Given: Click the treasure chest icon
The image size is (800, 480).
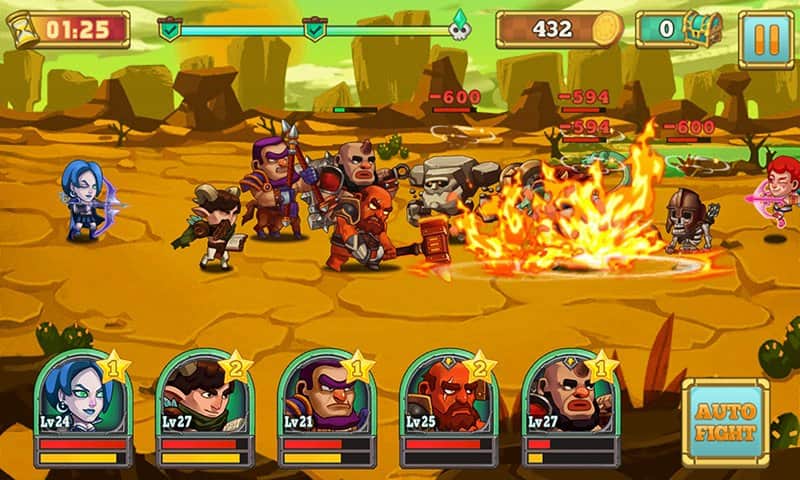Looking at the screenshot, I should (704, 29).
